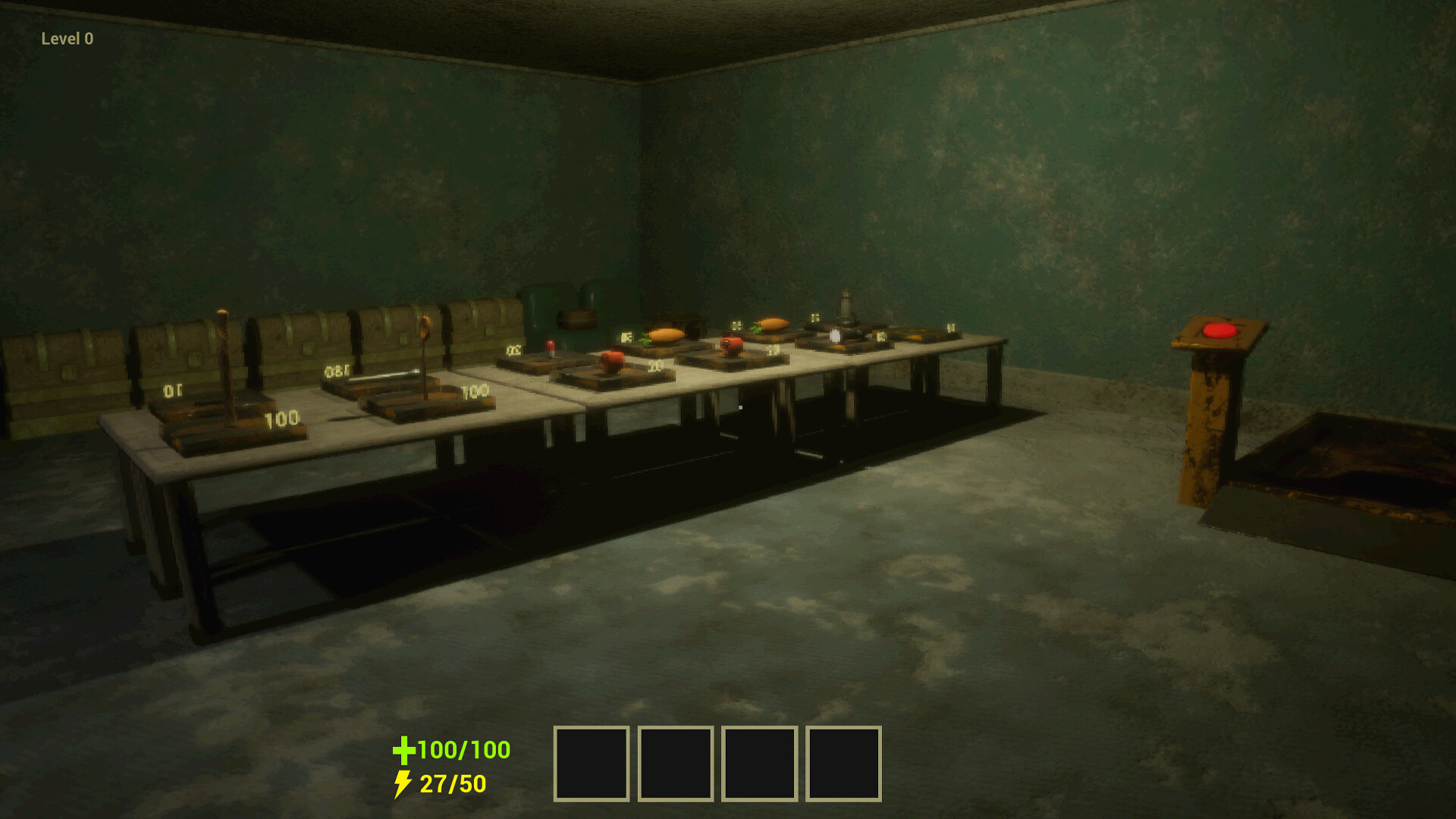Click the lightning bolt energy icon
This screenshot has width=1456, height=819.
403,782
